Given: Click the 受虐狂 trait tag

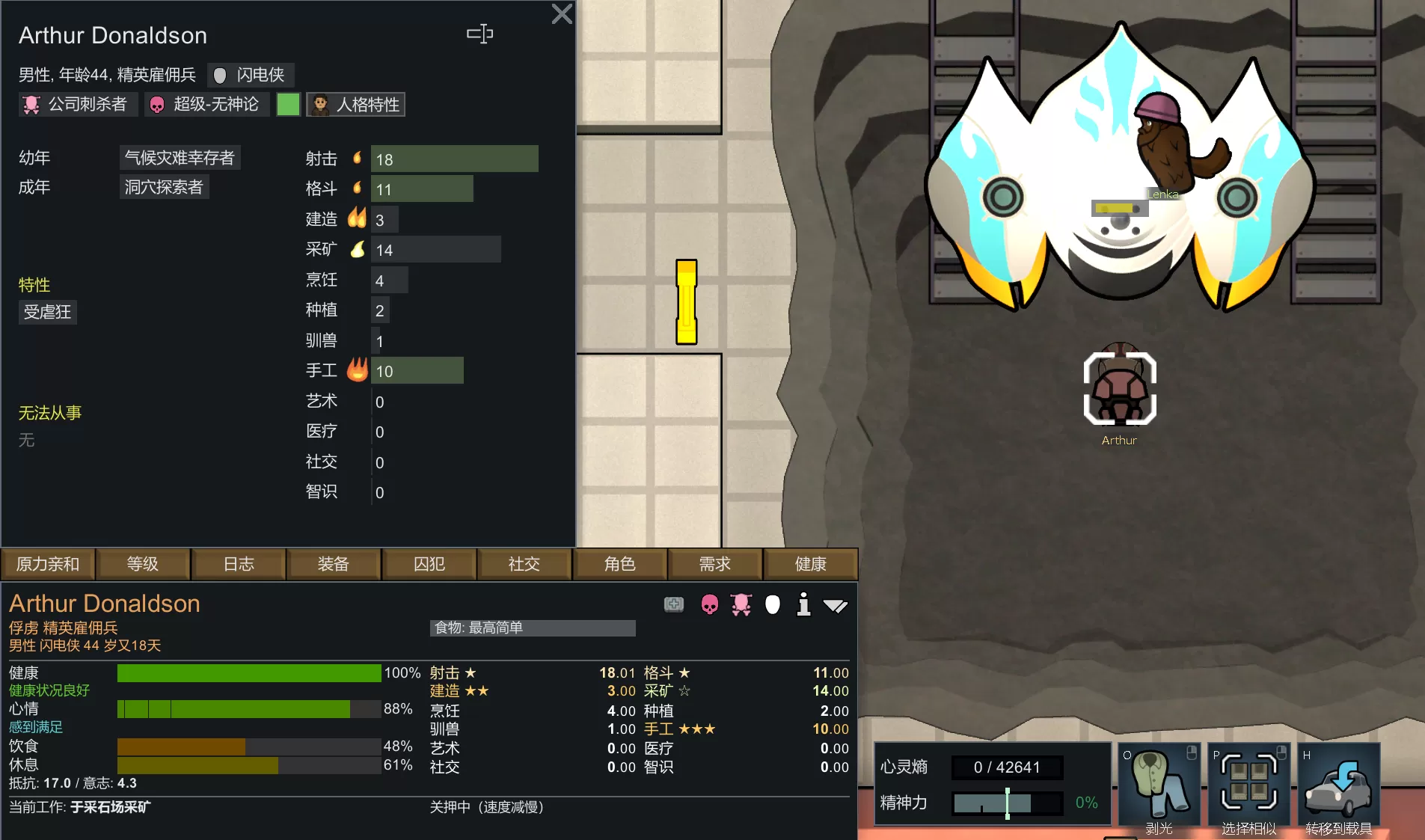Looking at the screenshot, I should pyautogui.click(x=47, y=312).
